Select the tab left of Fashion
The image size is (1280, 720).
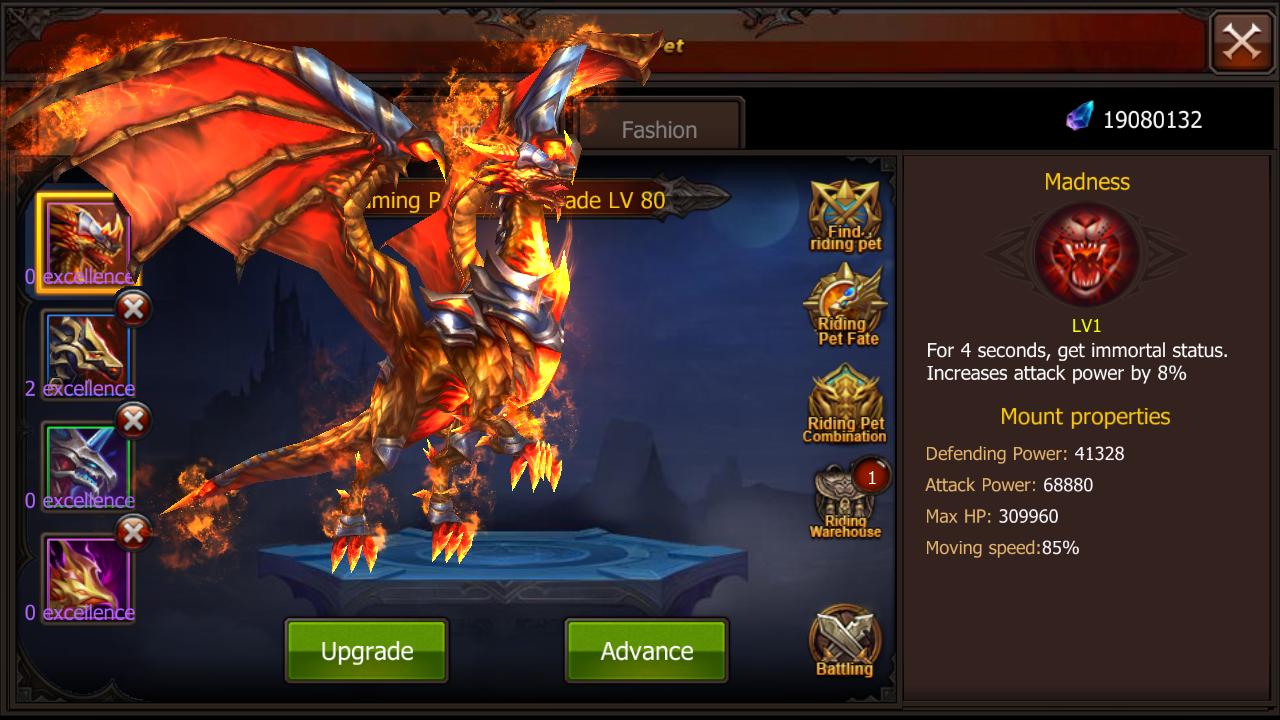500,128
